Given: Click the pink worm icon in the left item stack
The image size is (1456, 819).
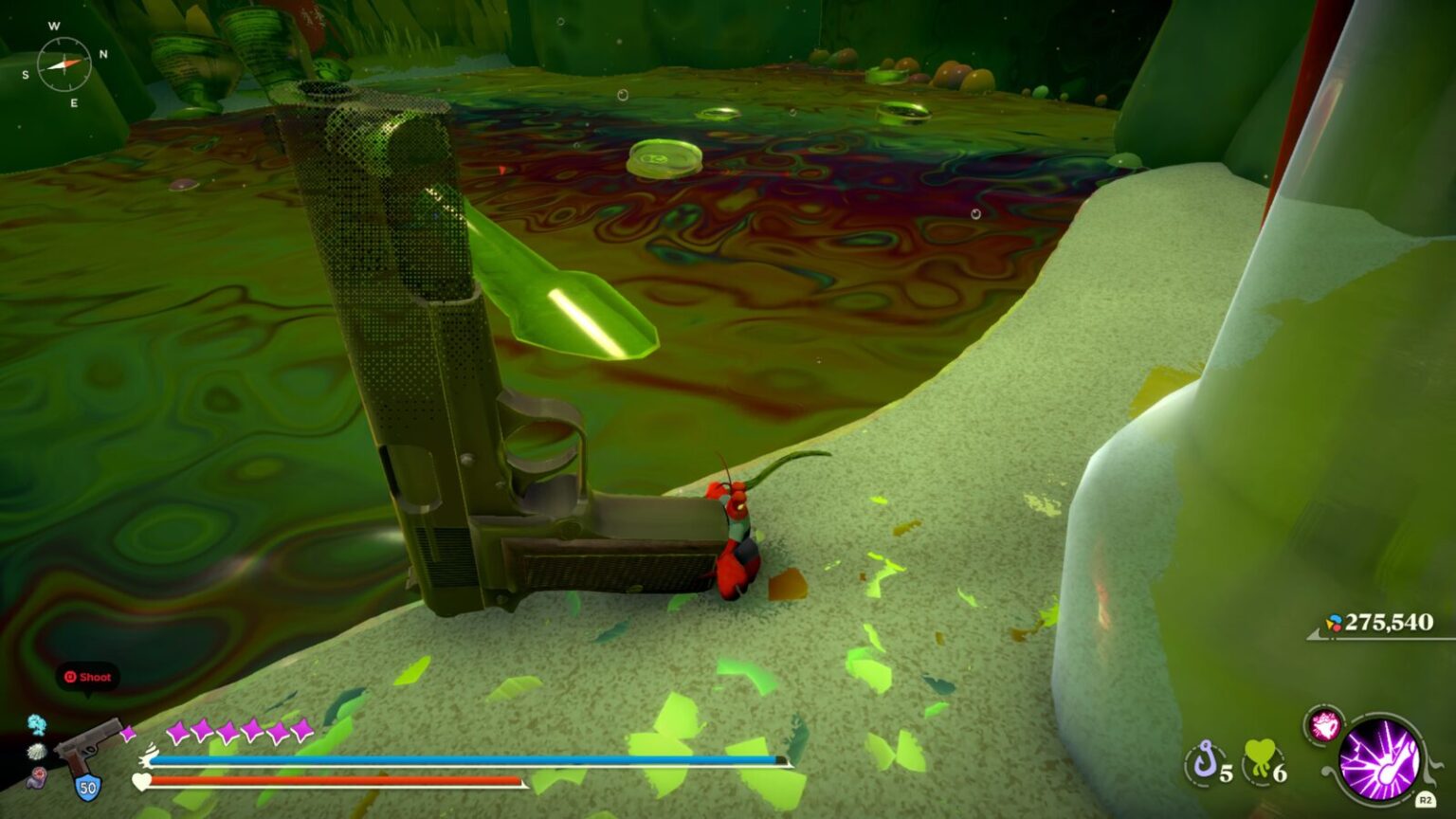Looking at the screenshot, I should [38, 777].
